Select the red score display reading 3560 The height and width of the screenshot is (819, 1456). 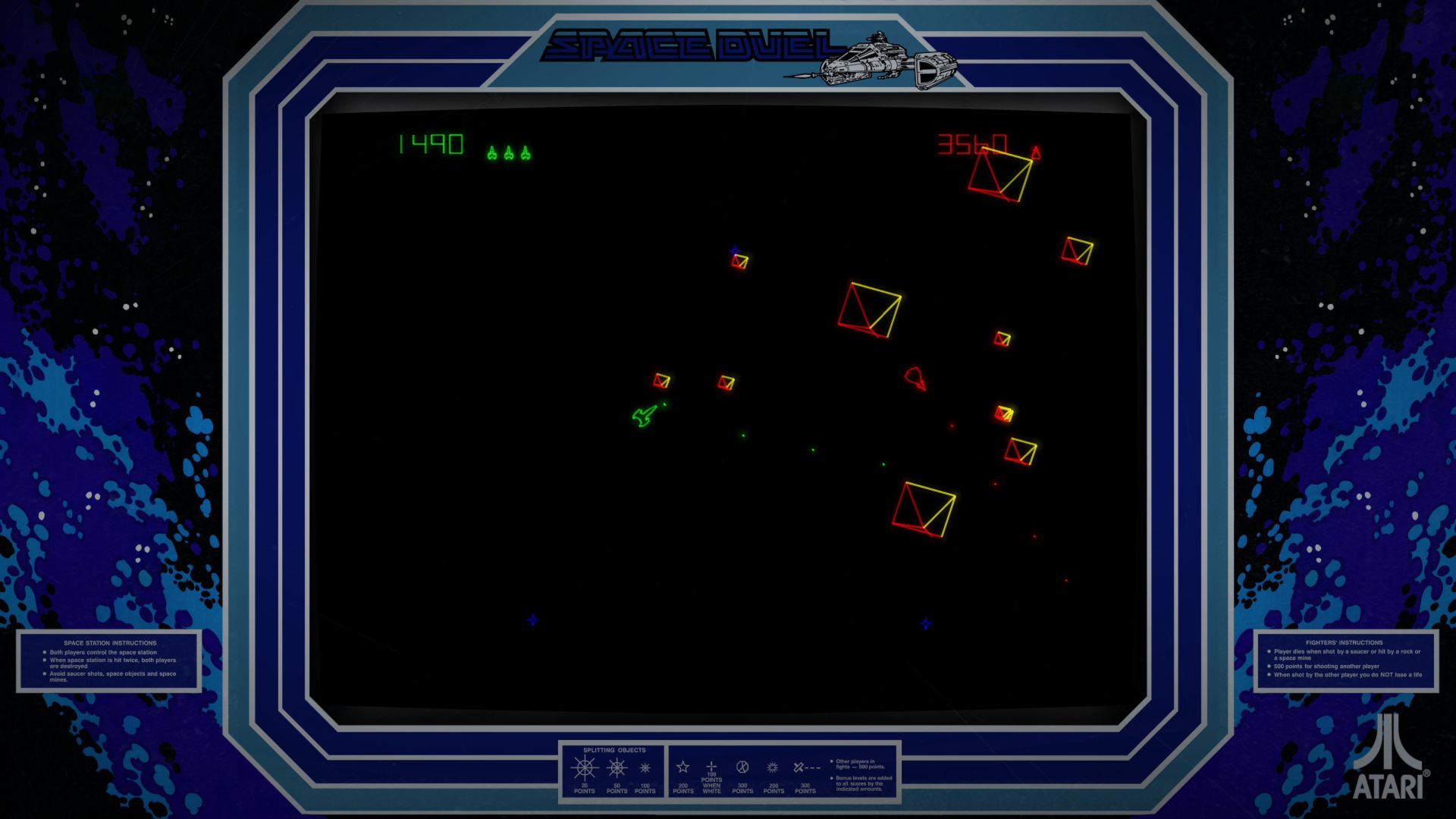click(971, 143)
